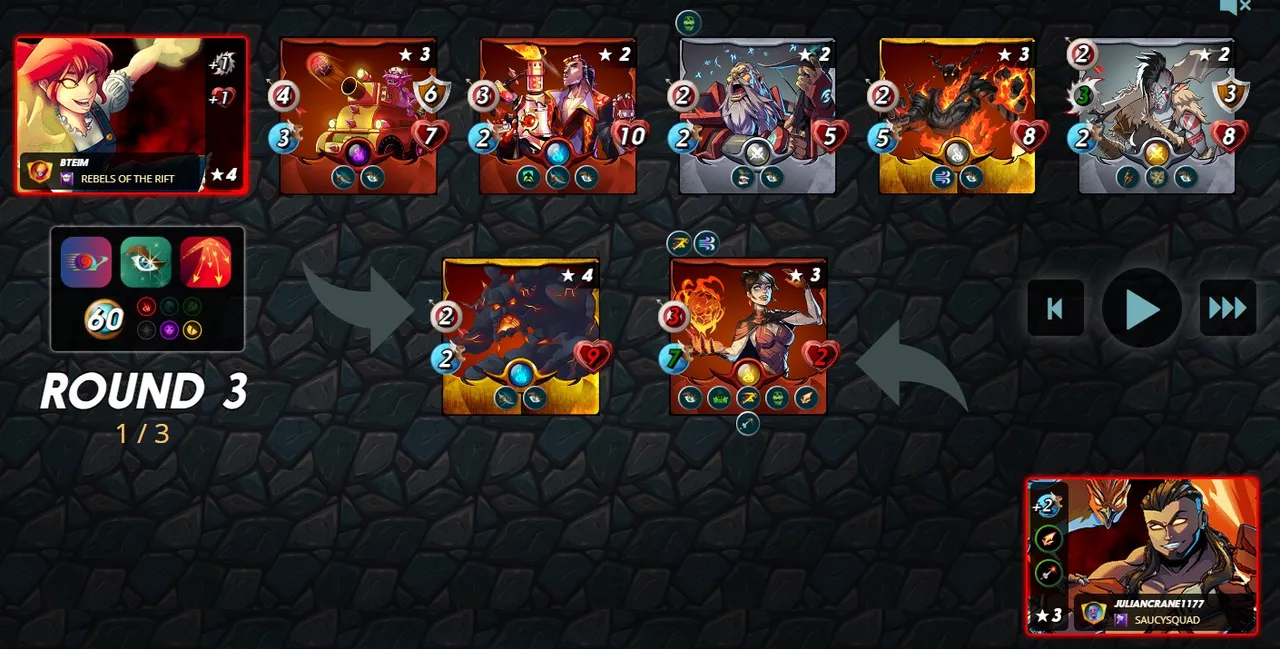1280x649 pixels.
Task: Fast-forward to the battle end
Action: tap(1227, 309)
